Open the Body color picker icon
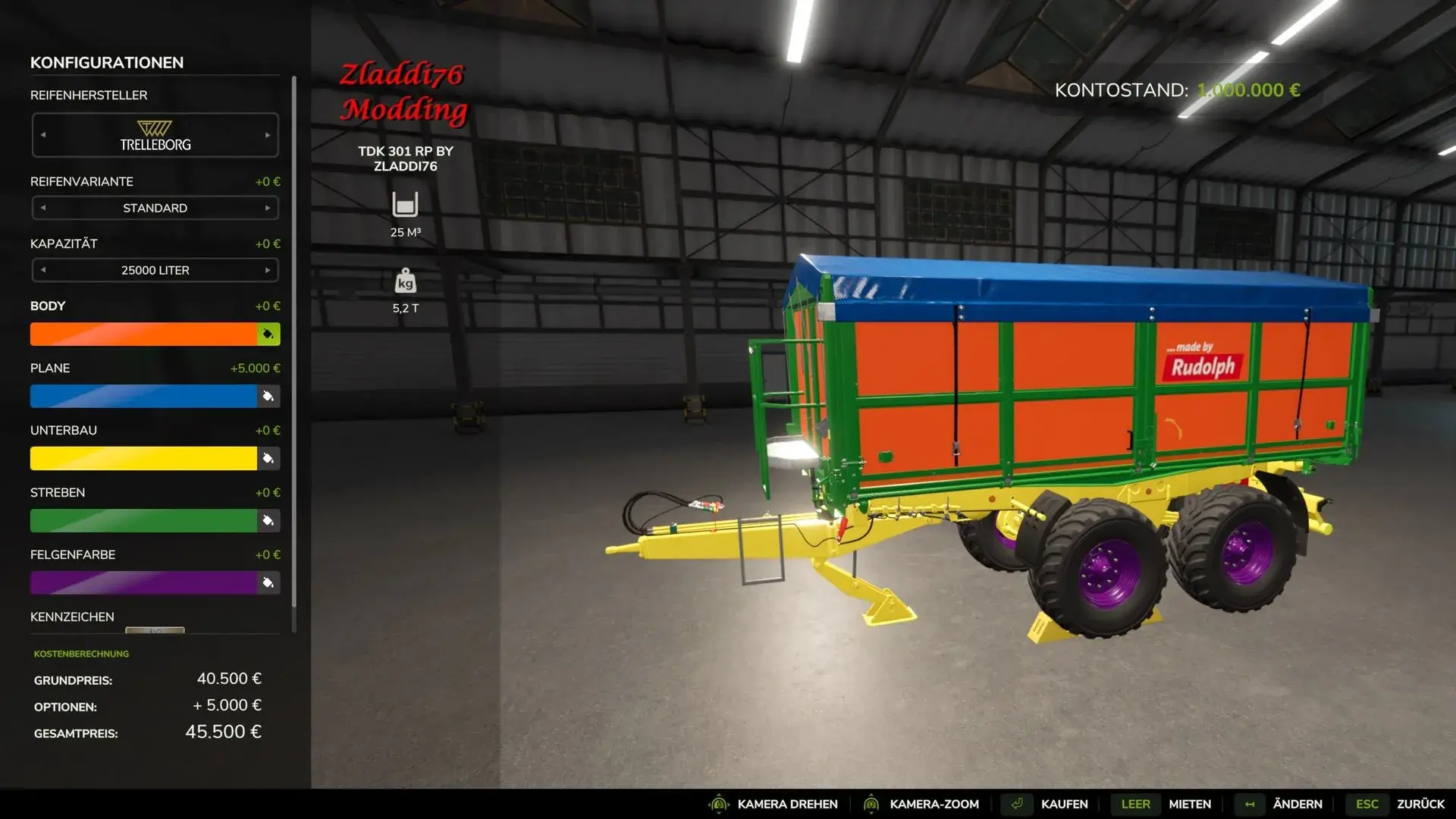Viewport: 1456px width, 819px height. pyautogui.click(x=268, y=334)
